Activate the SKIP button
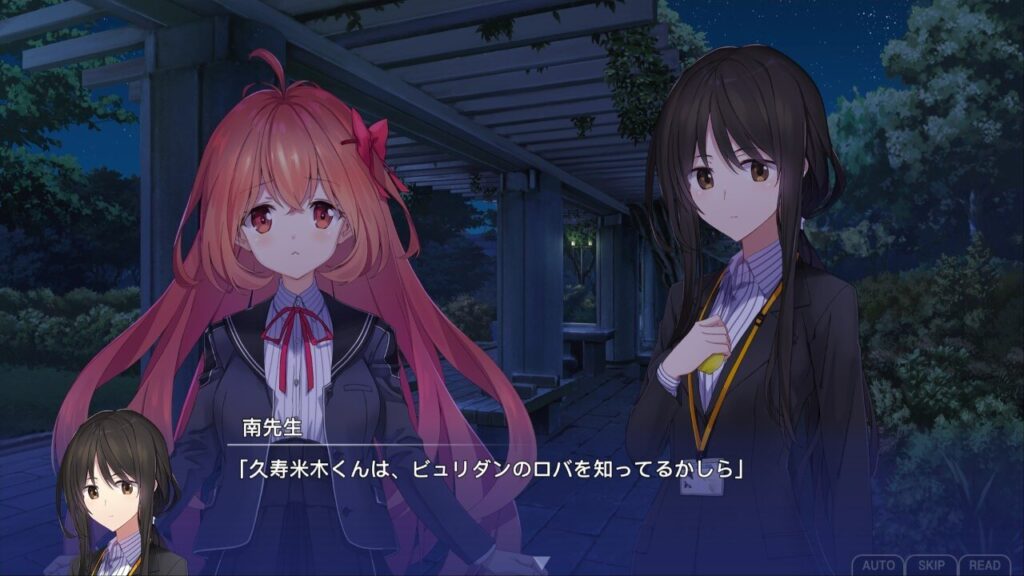This screenshot has width=1024, height=576. coord(932,565)
